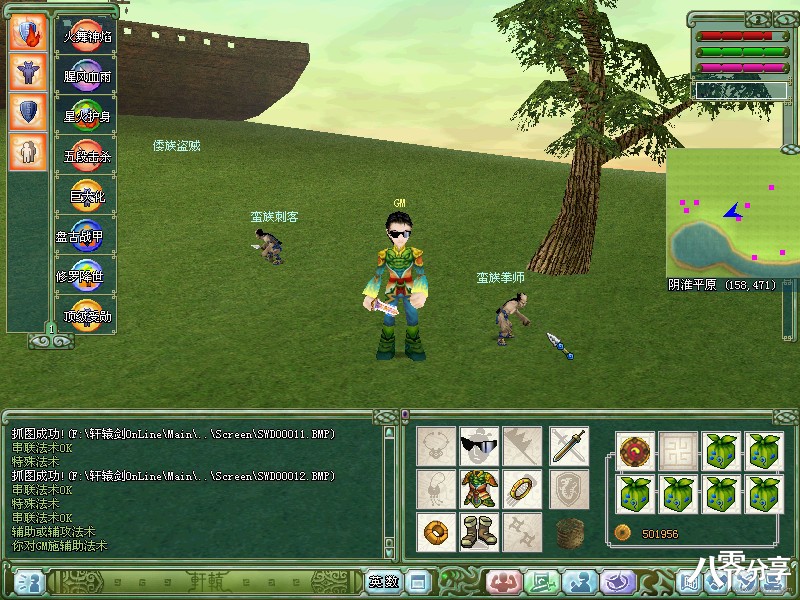Use the 修罗降世 skill
The width and height of the screenshot is (800, 600).
87,277
